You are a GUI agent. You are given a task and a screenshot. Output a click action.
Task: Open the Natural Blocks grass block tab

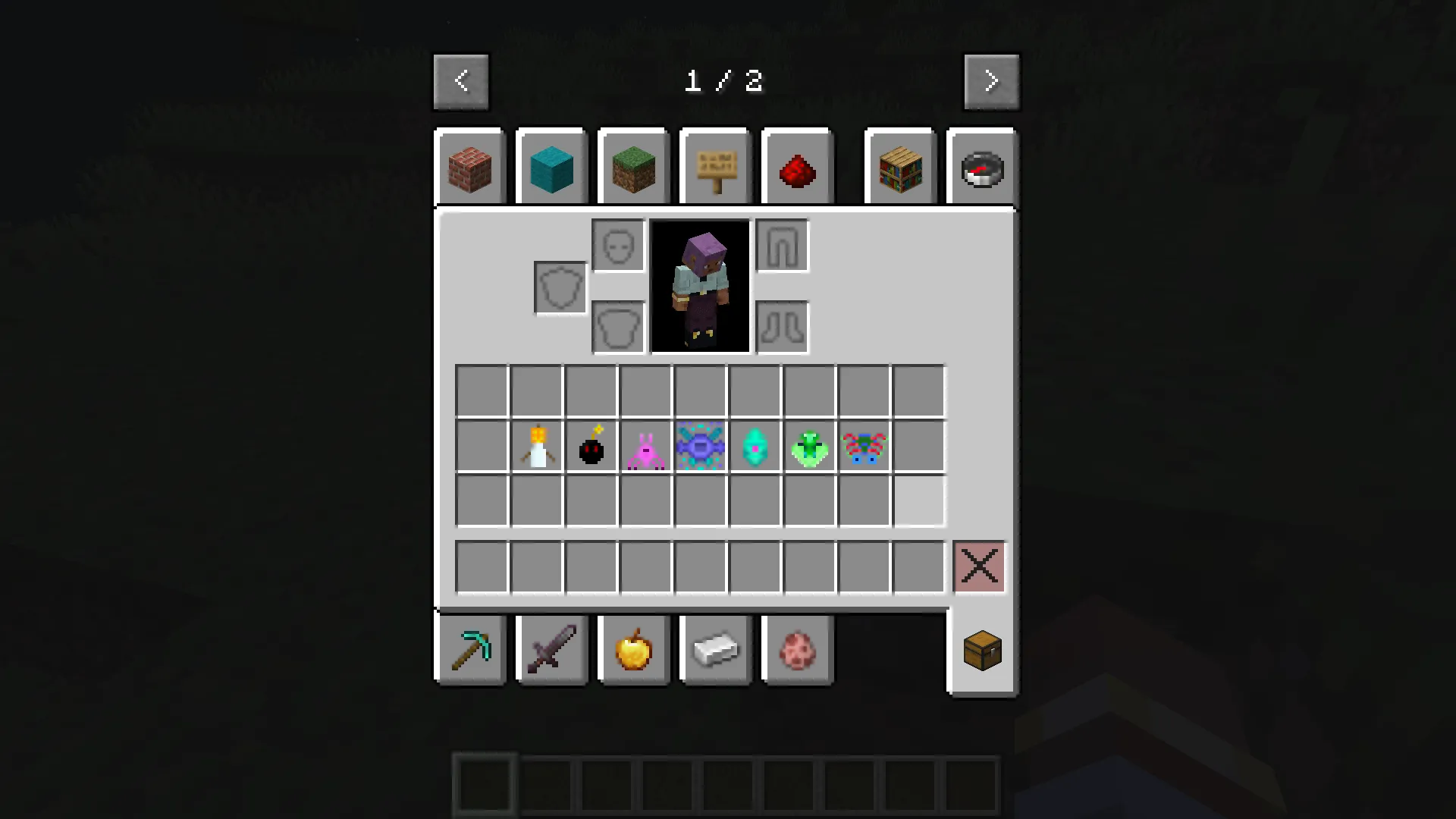coord(633,167)
